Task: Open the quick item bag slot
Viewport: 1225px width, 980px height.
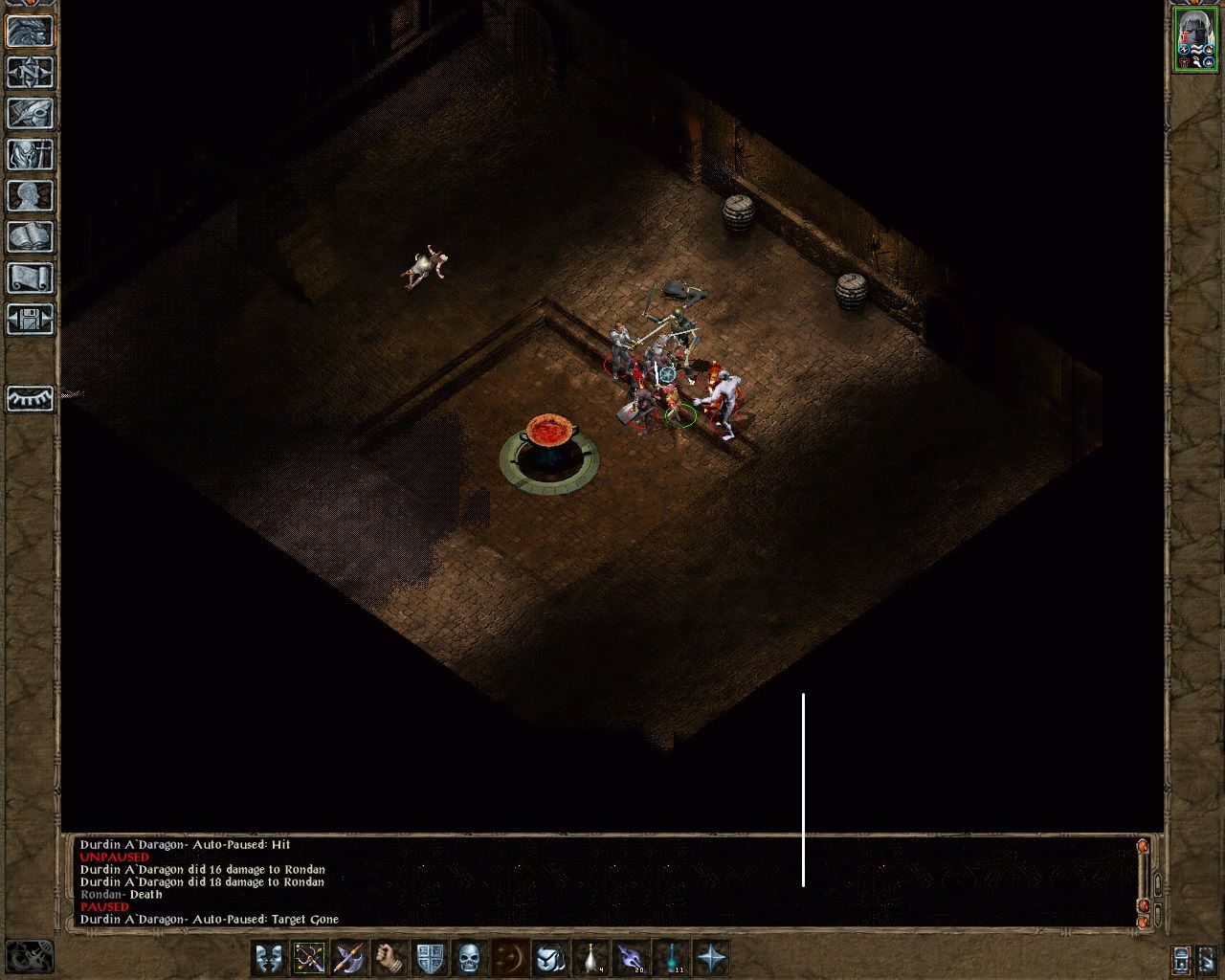Action: 550,956
